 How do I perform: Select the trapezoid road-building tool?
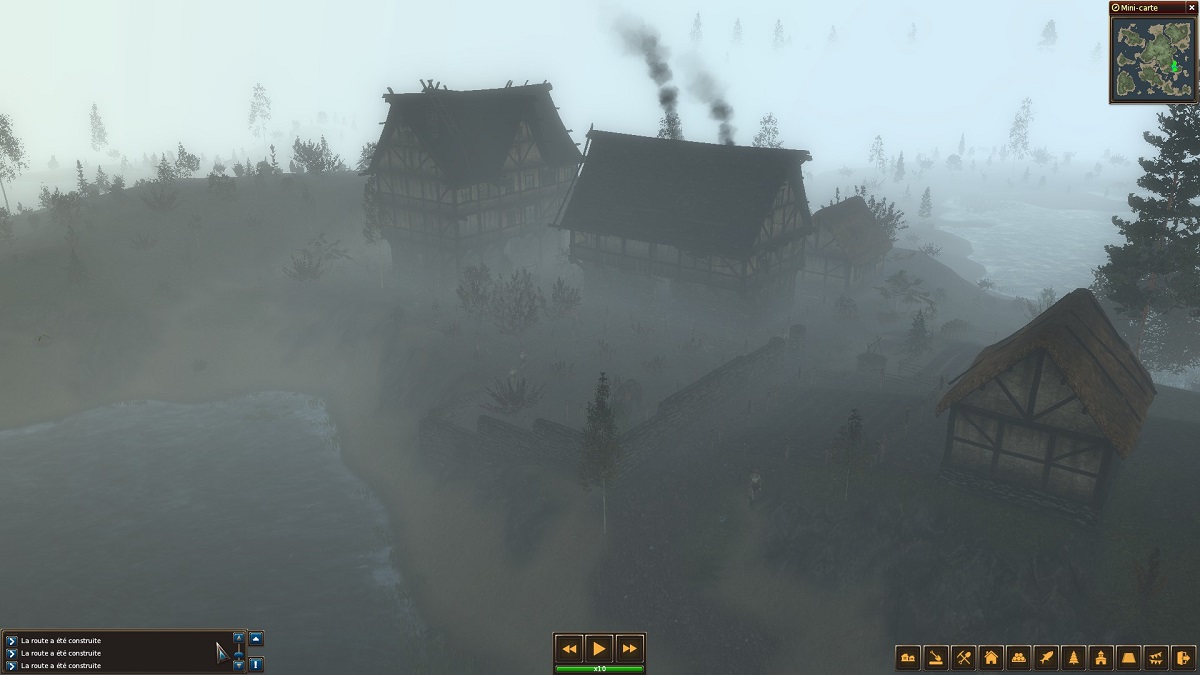point(1129,657)
